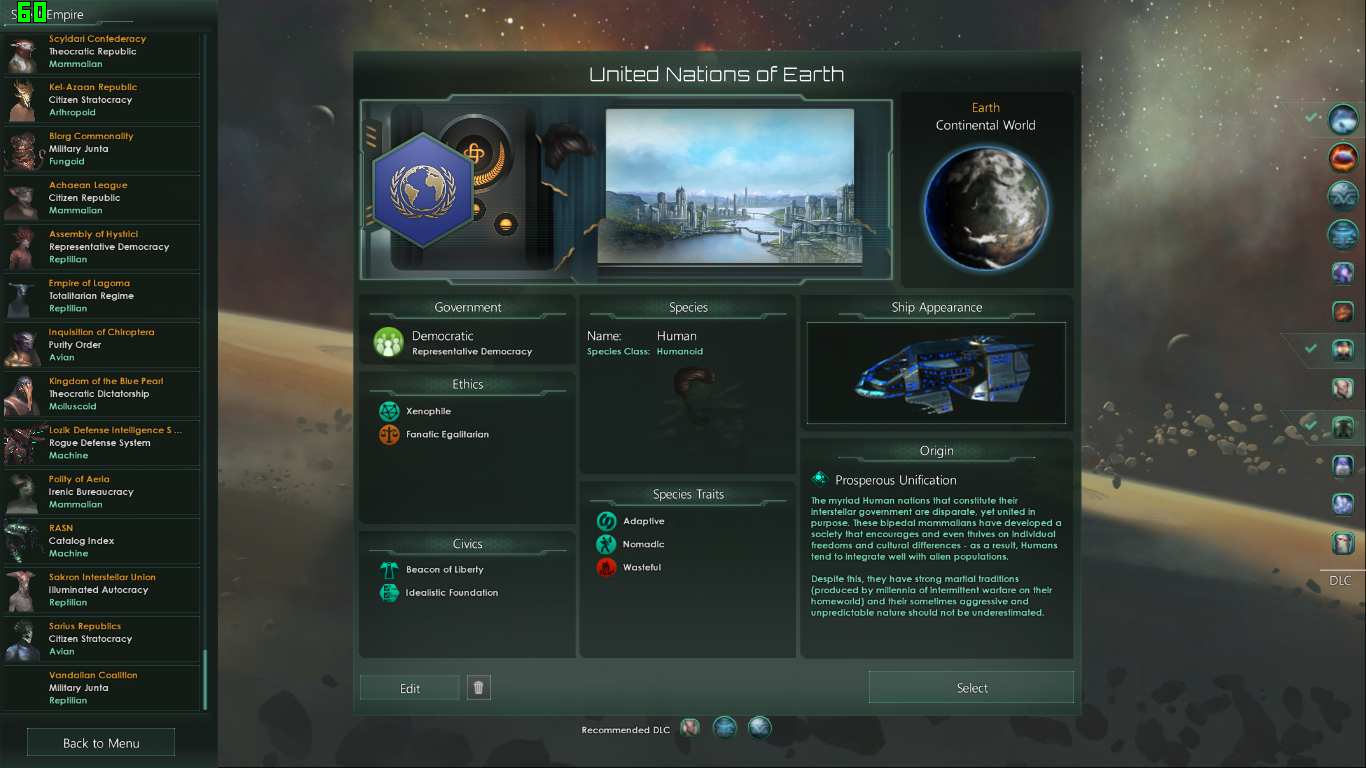
Task: Select the Blorg Commonality empire entry
Action: coord(100,148)
